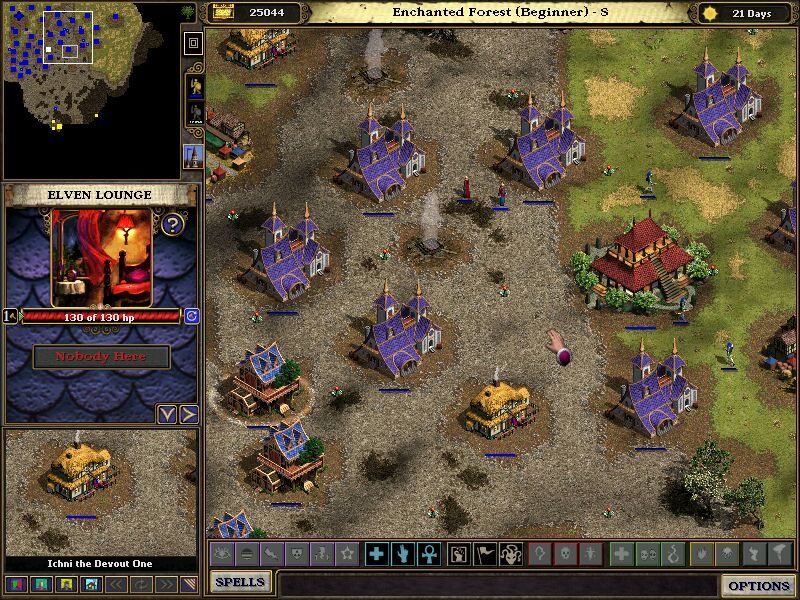
Task: Open the Spells panel
Action: pyautogui.click(x=240, y=582)
